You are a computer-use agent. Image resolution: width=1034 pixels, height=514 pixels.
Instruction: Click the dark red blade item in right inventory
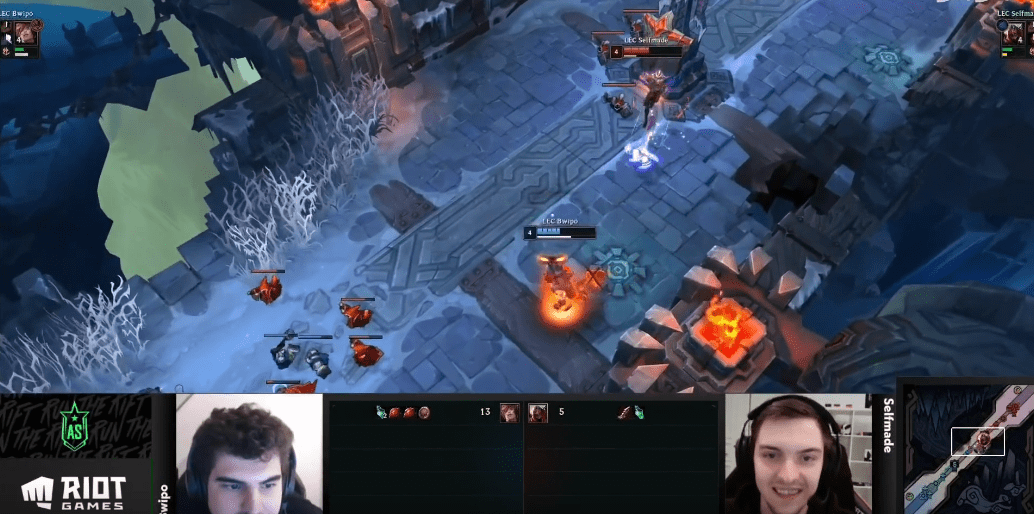(624, 412)
